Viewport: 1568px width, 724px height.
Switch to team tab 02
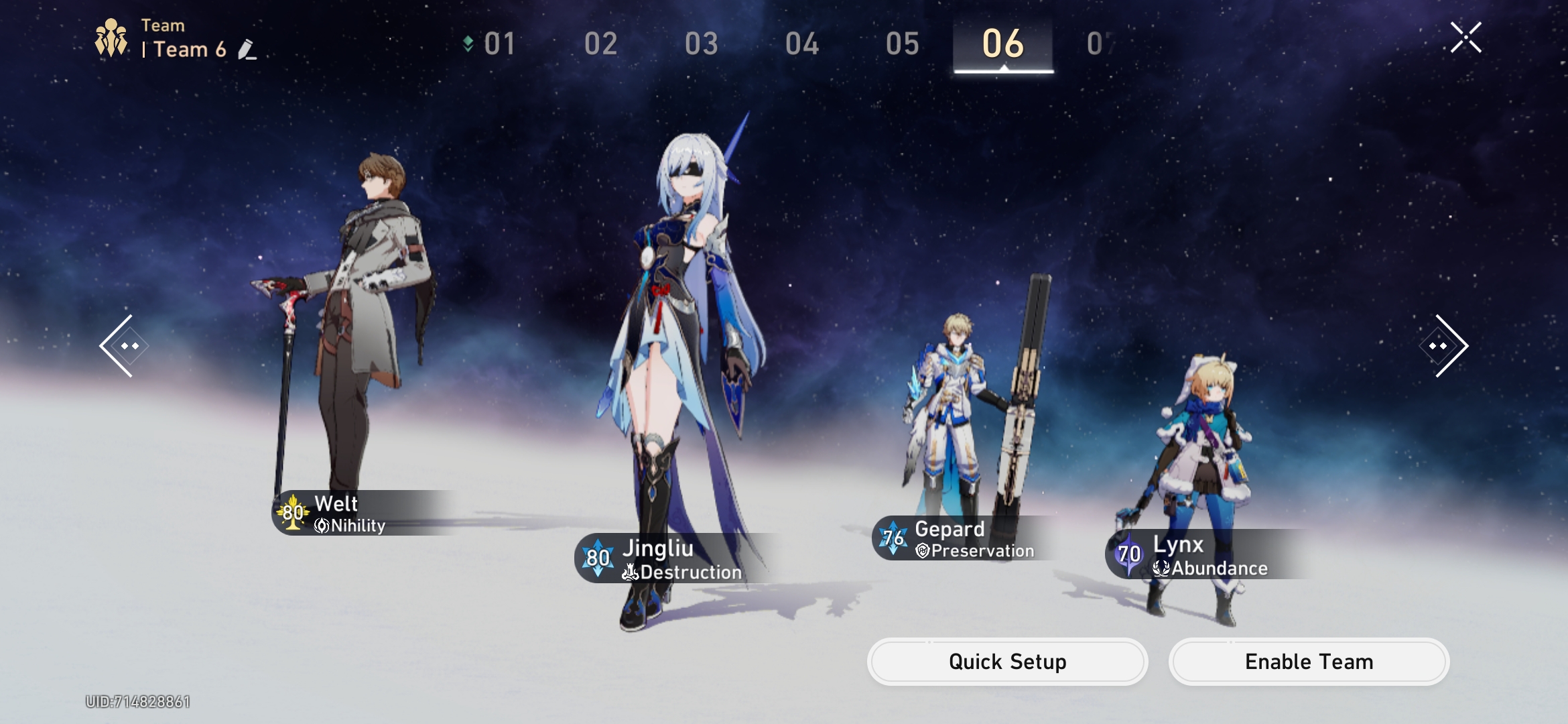(x=600, y=44)
